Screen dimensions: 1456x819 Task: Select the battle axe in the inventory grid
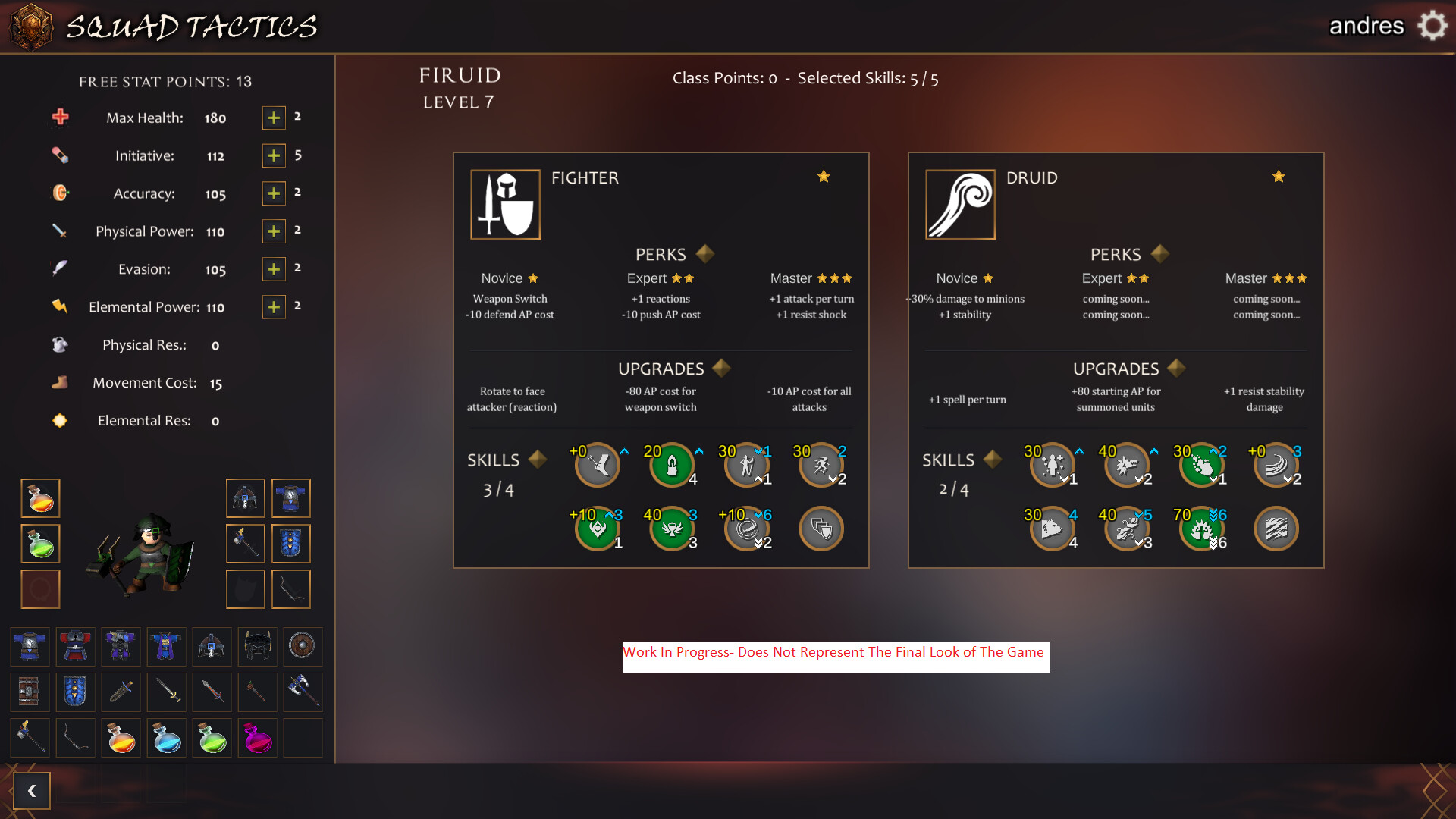pos(303,692)
